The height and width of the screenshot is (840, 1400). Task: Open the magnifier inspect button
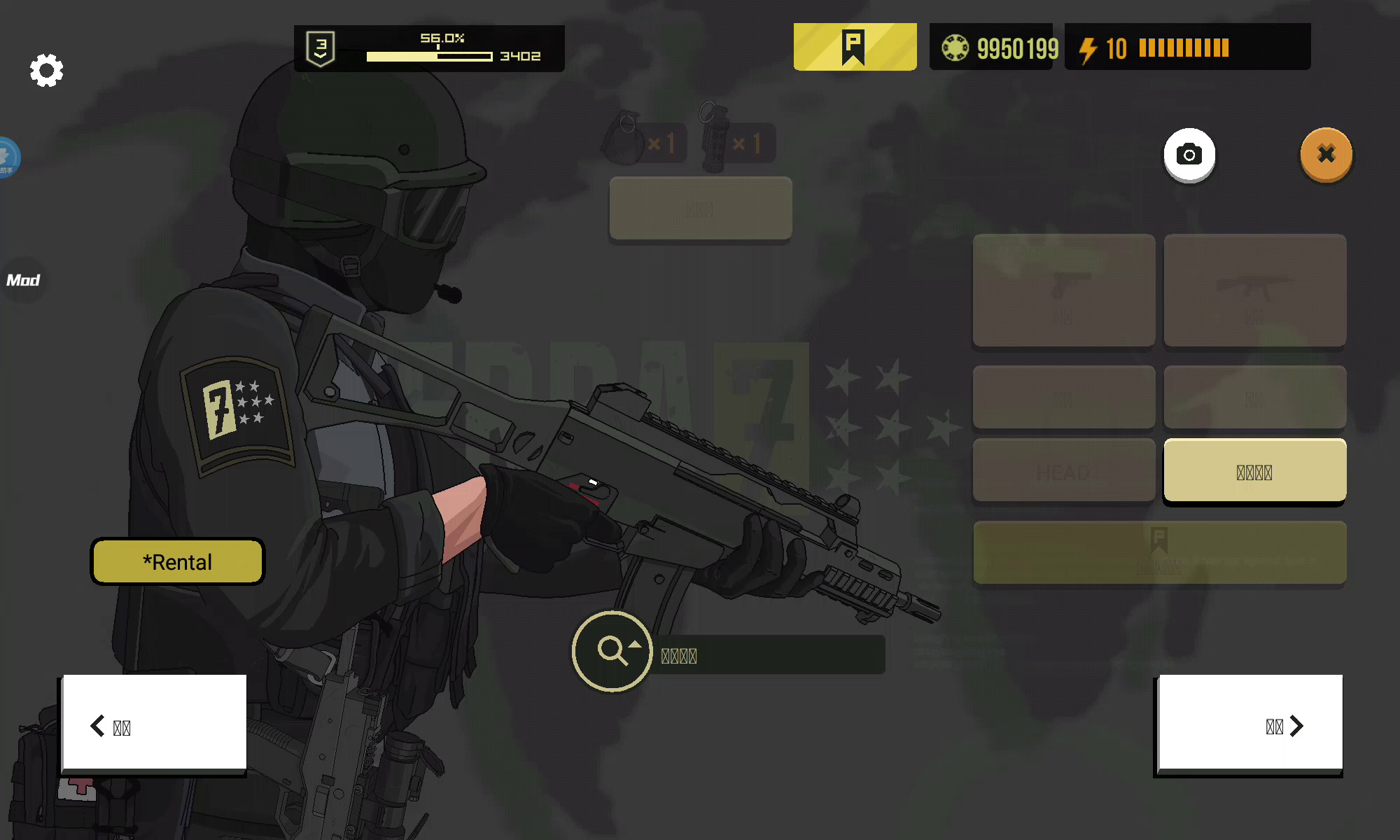coord(612,651)
